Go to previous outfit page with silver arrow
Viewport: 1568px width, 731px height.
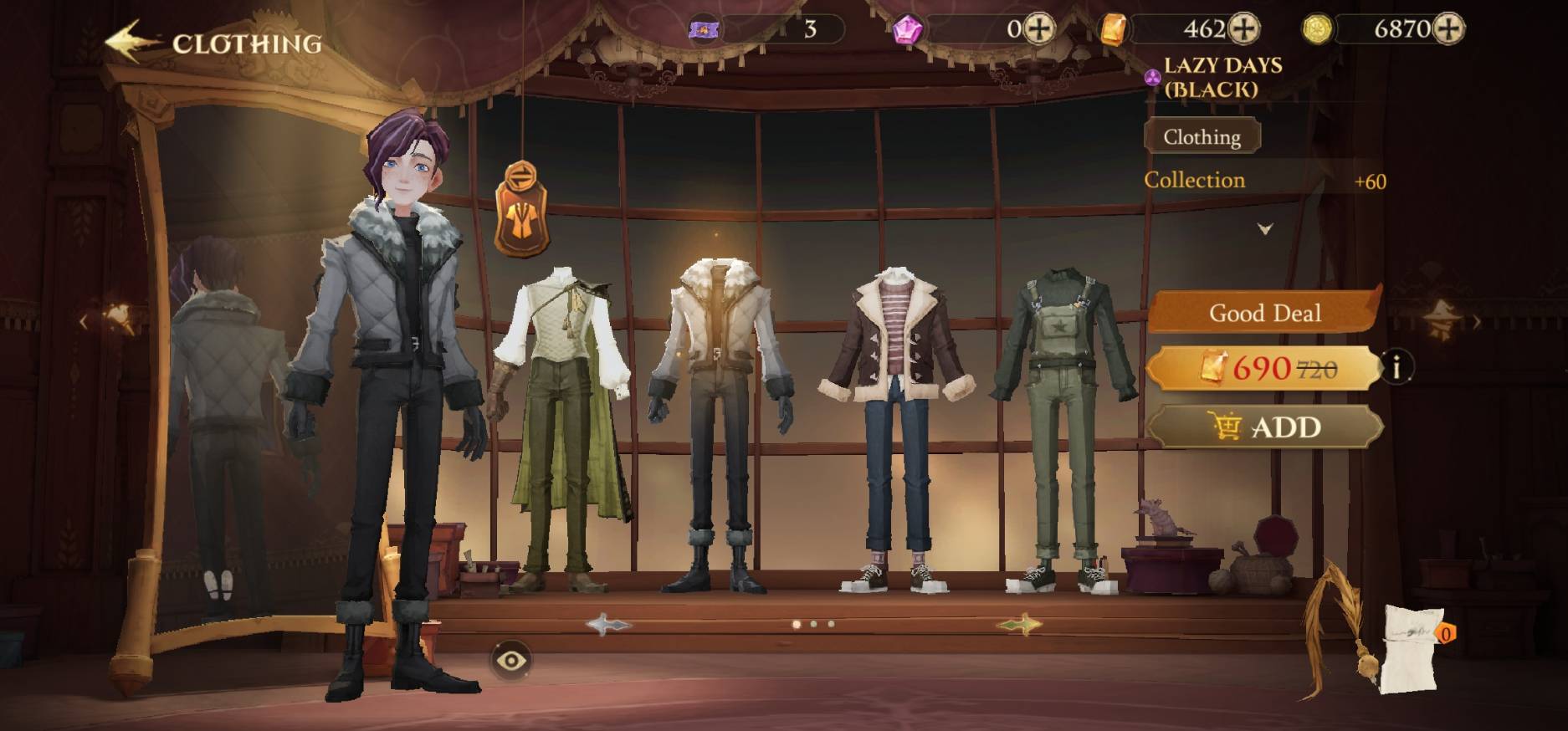point(608,624)
